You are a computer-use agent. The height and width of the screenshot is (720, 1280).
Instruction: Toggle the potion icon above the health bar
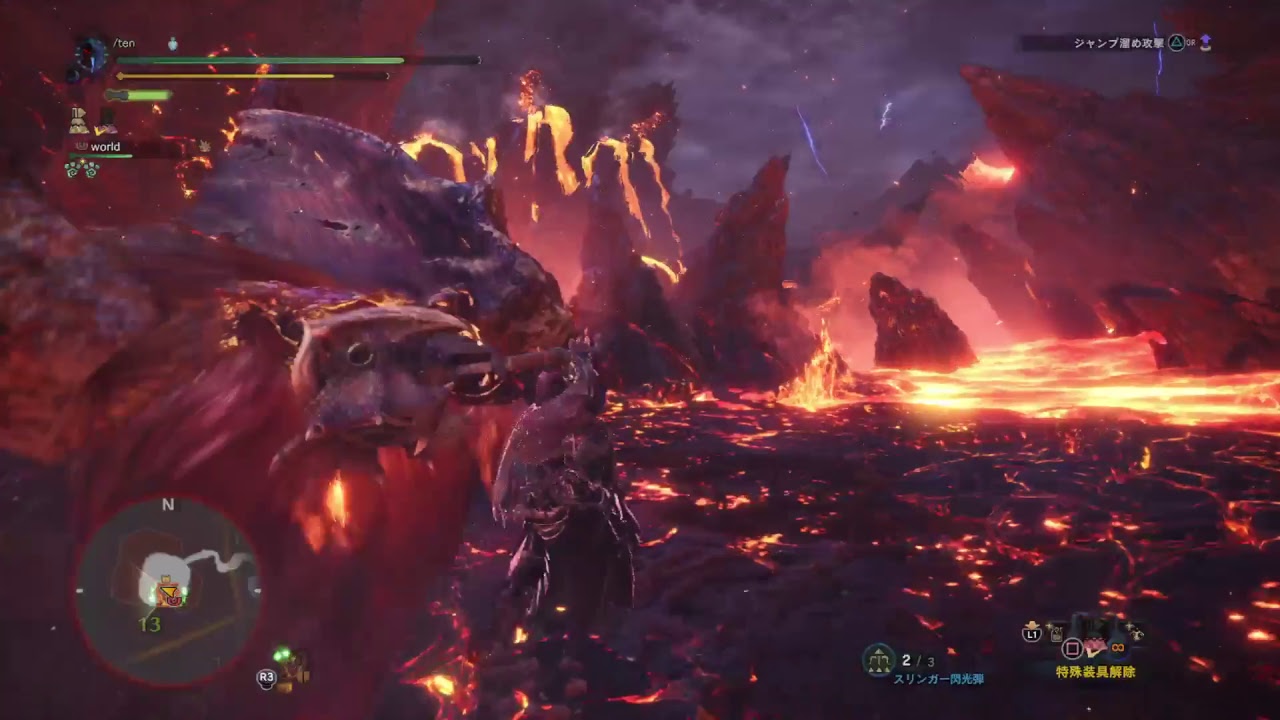click(x=172, y=45)
